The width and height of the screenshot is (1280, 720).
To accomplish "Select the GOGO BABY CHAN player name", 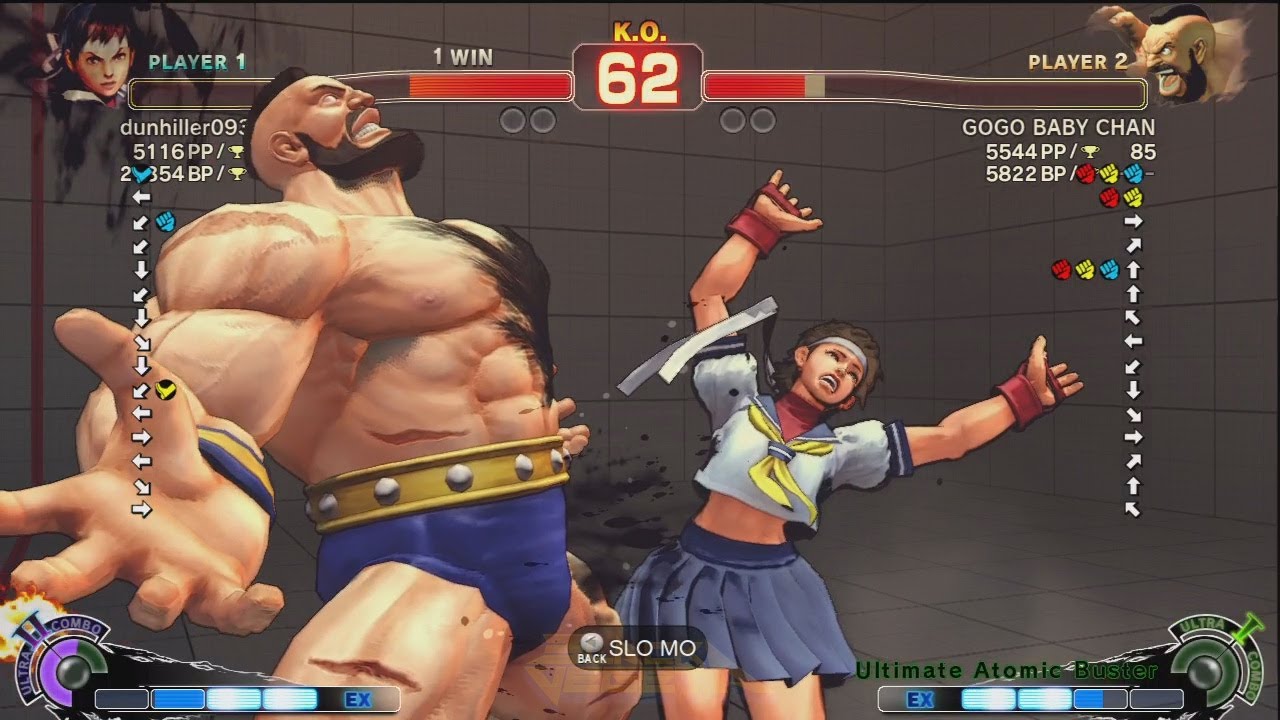I will coord(1058,128).
